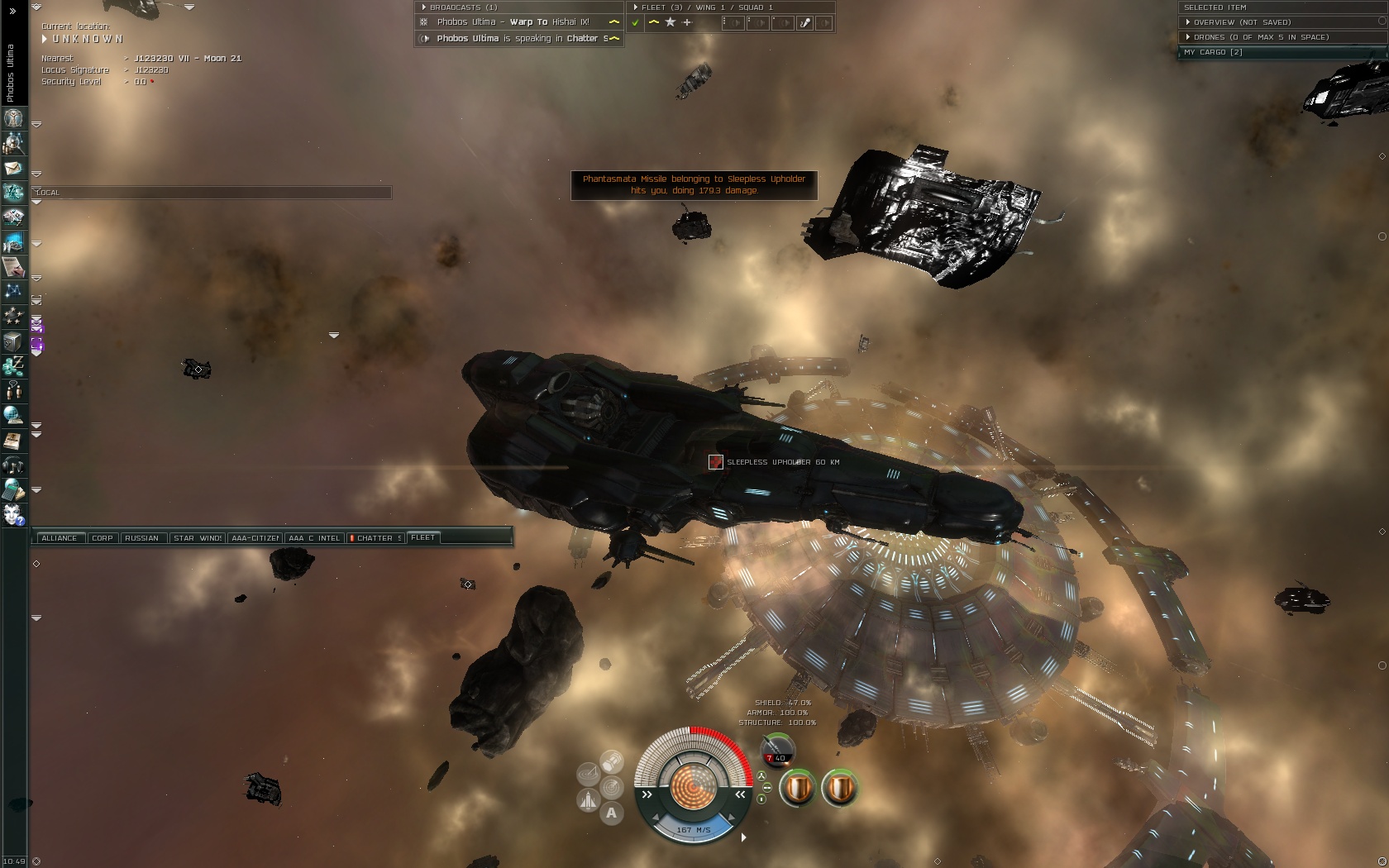
Task: Open the AAA C Intel chat tab
Action: pos(314,538)
